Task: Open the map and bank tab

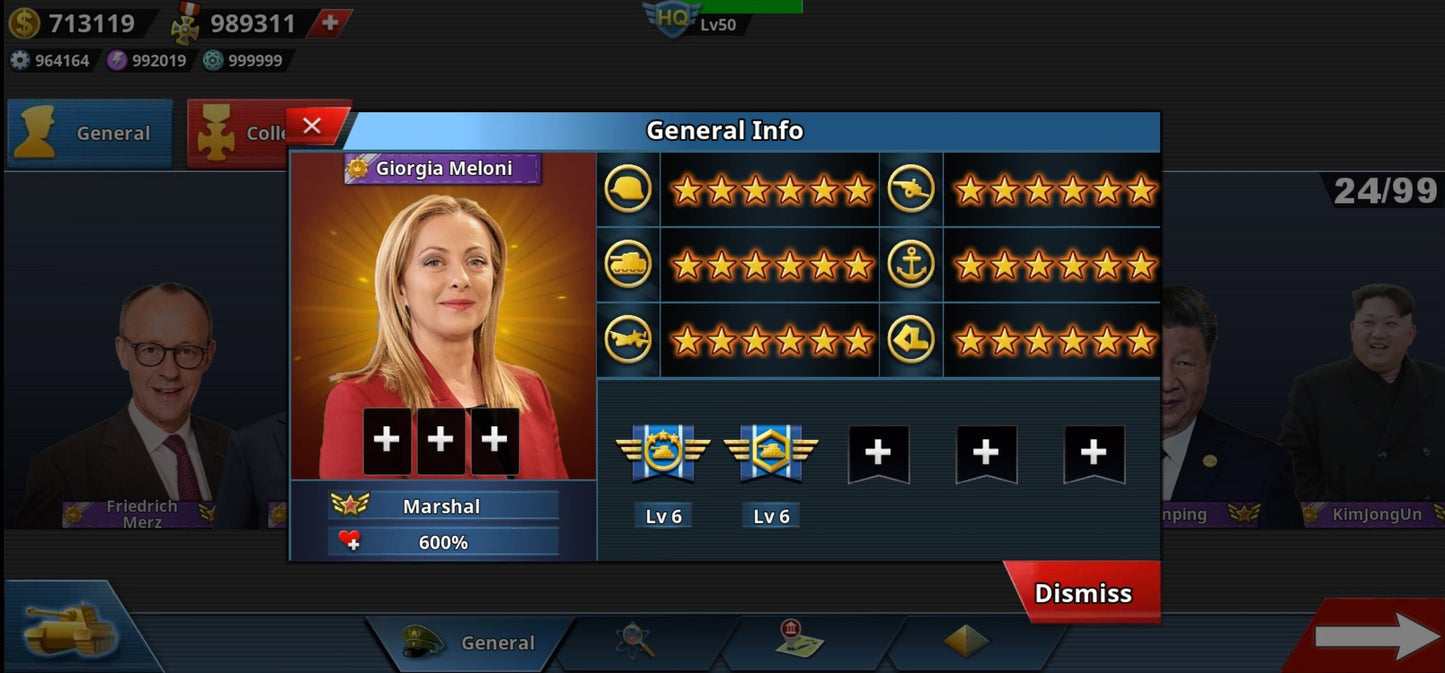Action: [800, 642]
